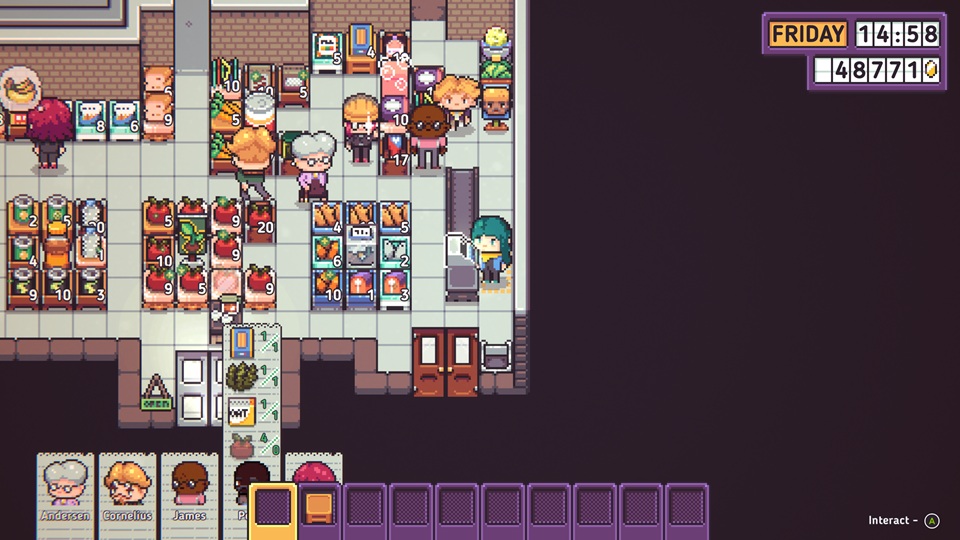The height and width of the screenshot is (540, 960).
Task: Click the blue box item on the shopping list
Action: [x=241, y=343]
